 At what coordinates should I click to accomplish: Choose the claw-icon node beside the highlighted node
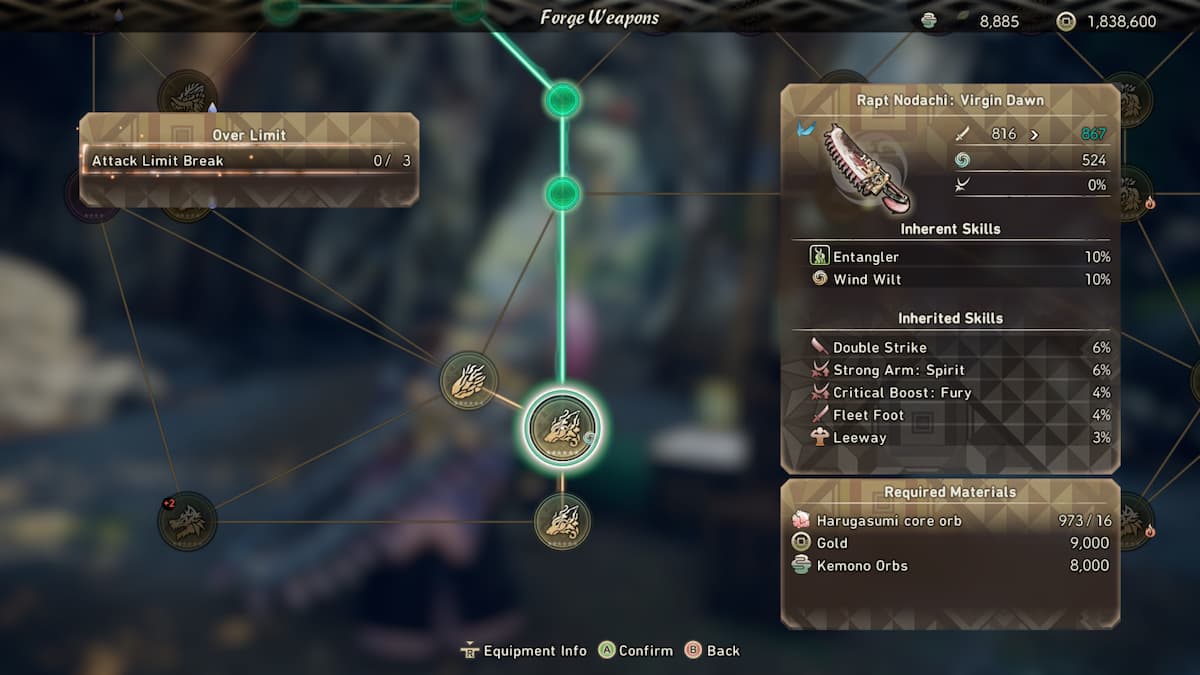[x=468, y=380]
